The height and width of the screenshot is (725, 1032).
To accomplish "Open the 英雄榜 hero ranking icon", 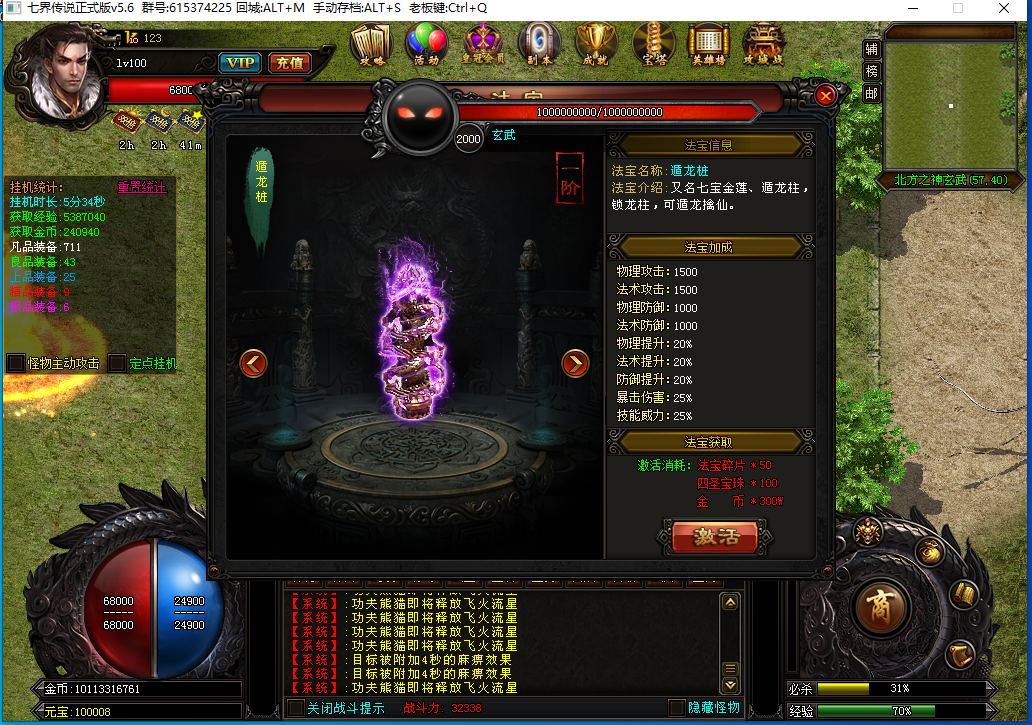I will pyautogui.click(x=708, y=43).
